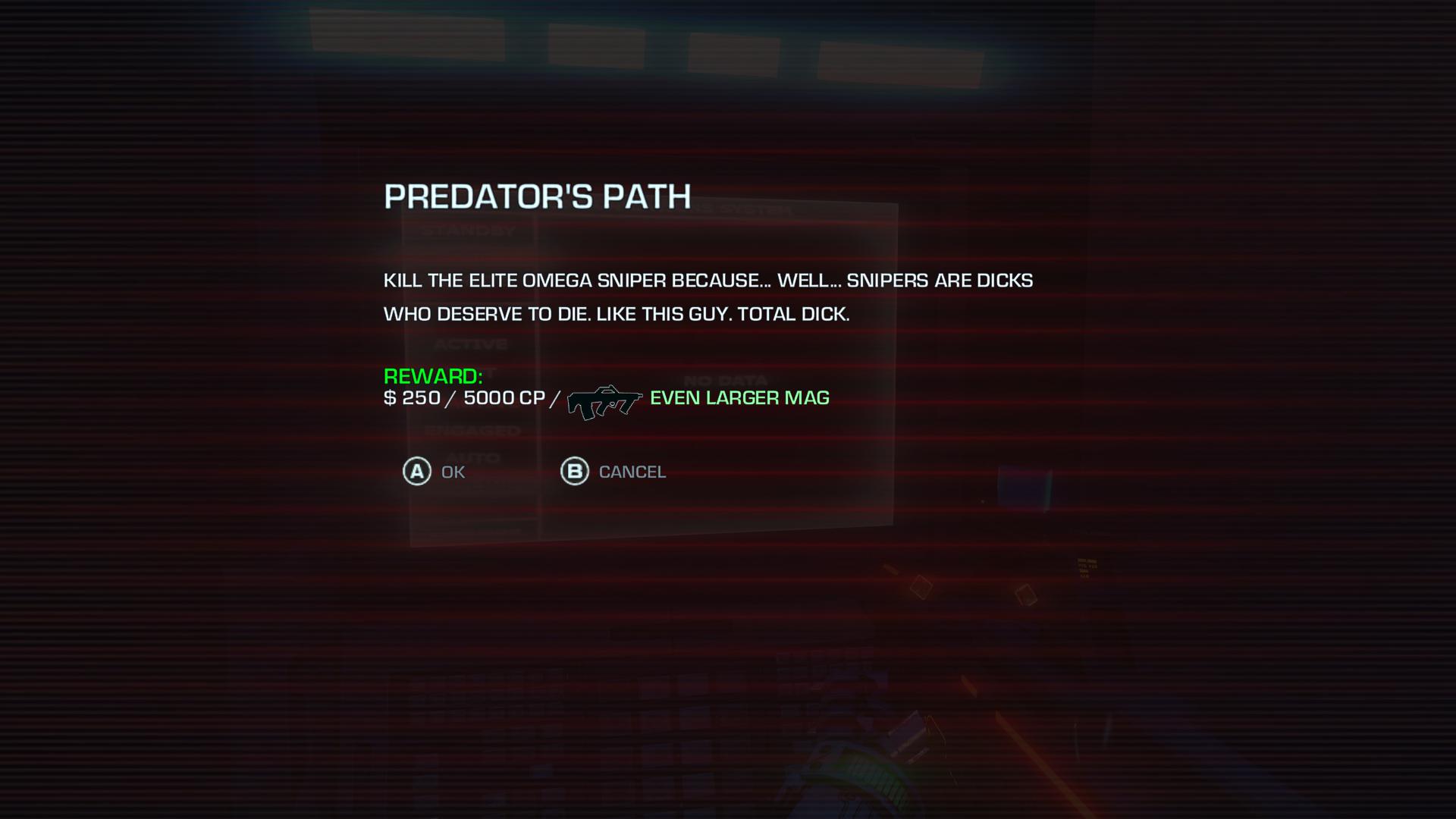Confirm the Predator's Path mission with OK
This screenshot has height=819, width=1456.
[434, 472]
